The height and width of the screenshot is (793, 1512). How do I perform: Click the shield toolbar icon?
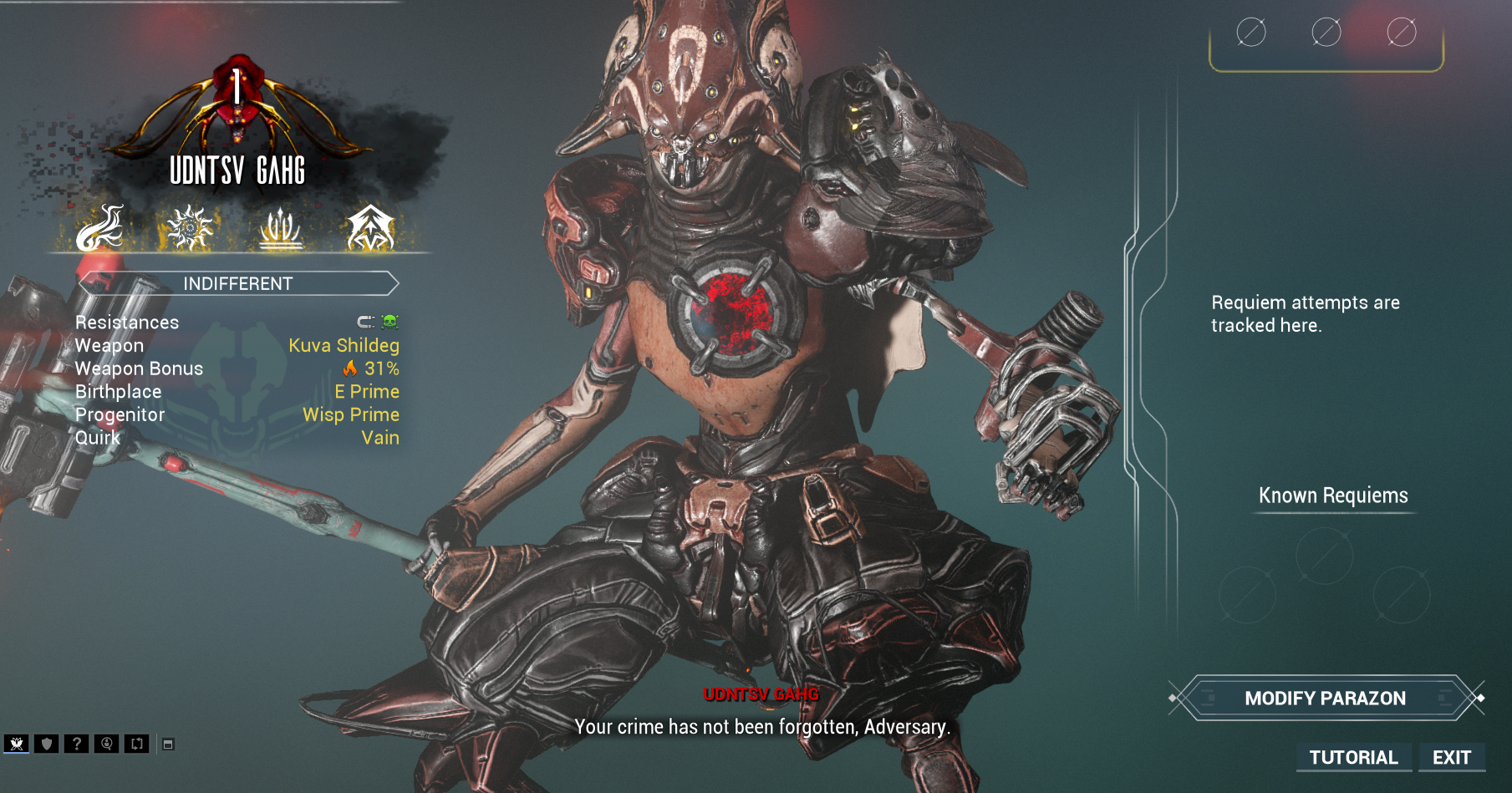(47, 744)
